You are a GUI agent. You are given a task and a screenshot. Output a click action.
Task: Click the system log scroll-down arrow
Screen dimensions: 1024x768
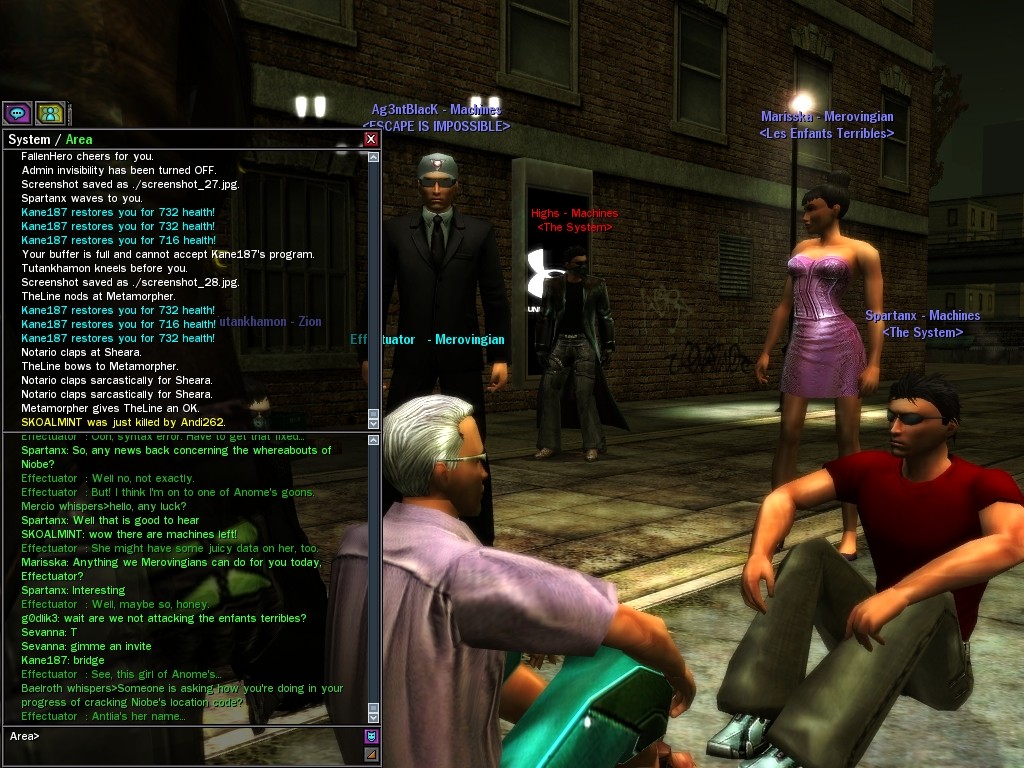374,423
